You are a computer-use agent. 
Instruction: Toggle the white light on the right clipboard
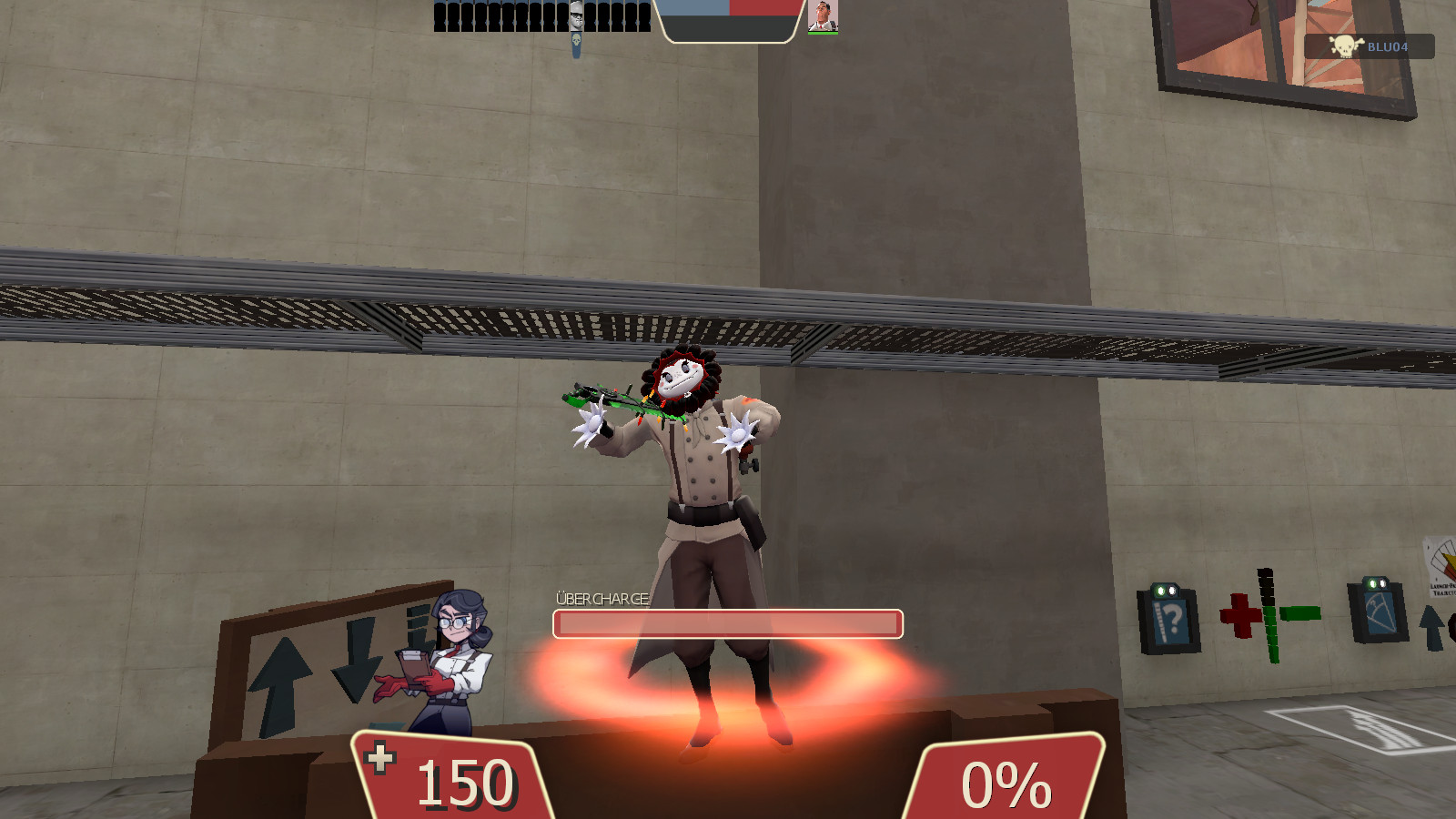tap(1382, 583)
